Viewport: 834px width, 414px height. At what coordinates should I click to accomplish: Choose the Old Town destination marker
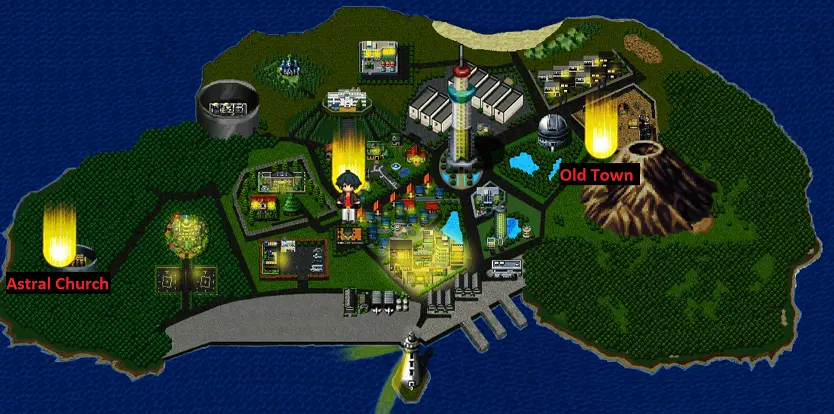[x=600, y=128]
